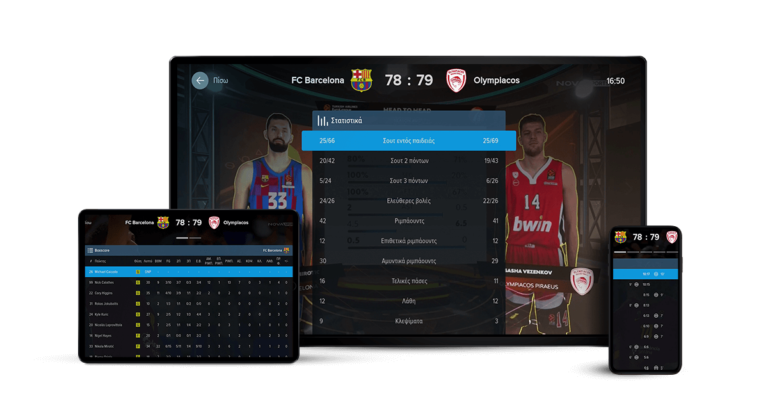Click the highlighted blue row on the phone
This screenshot has width=768, height=412.
click(645, 273)
